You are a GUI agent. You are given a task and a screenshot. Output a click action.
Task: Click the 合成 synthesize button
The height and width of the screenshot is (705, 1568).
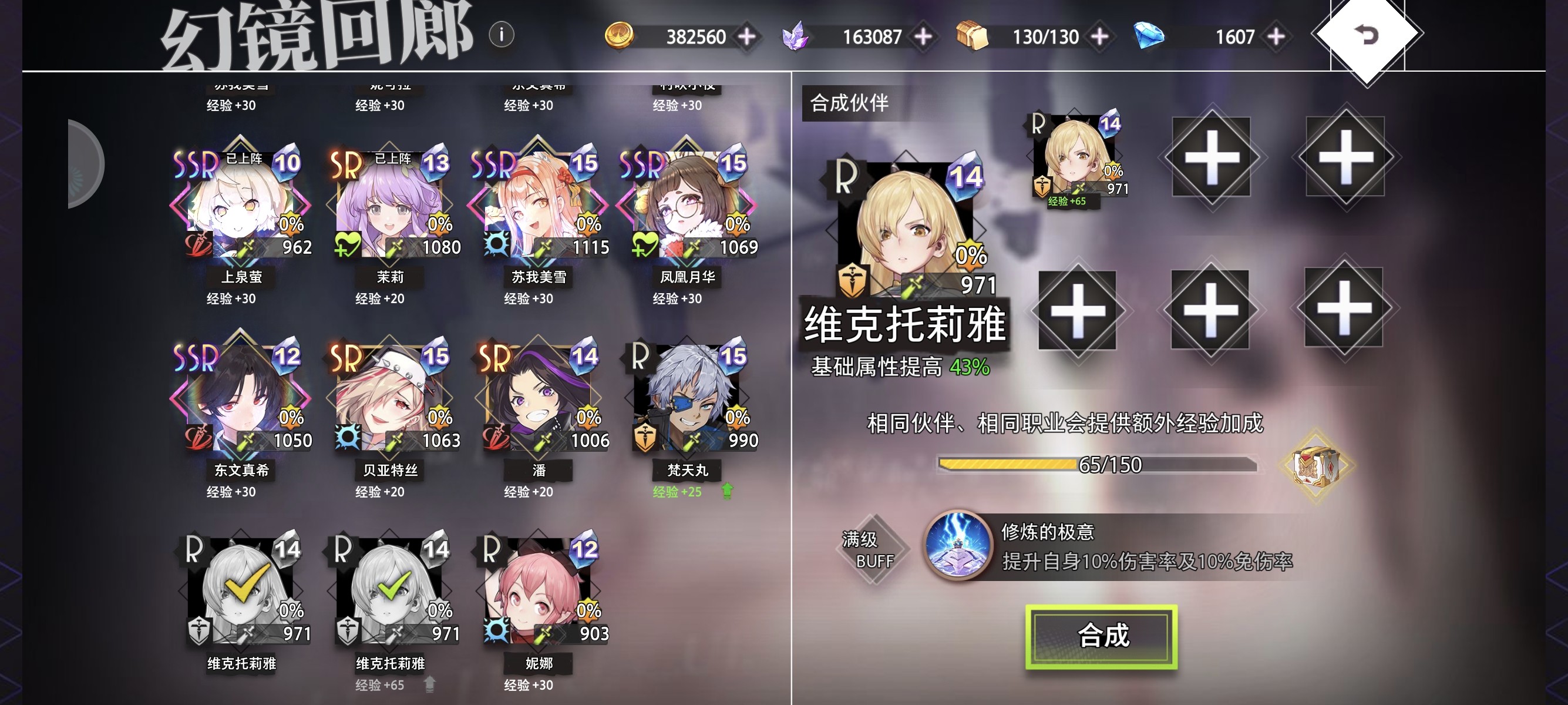point(1101,636)
